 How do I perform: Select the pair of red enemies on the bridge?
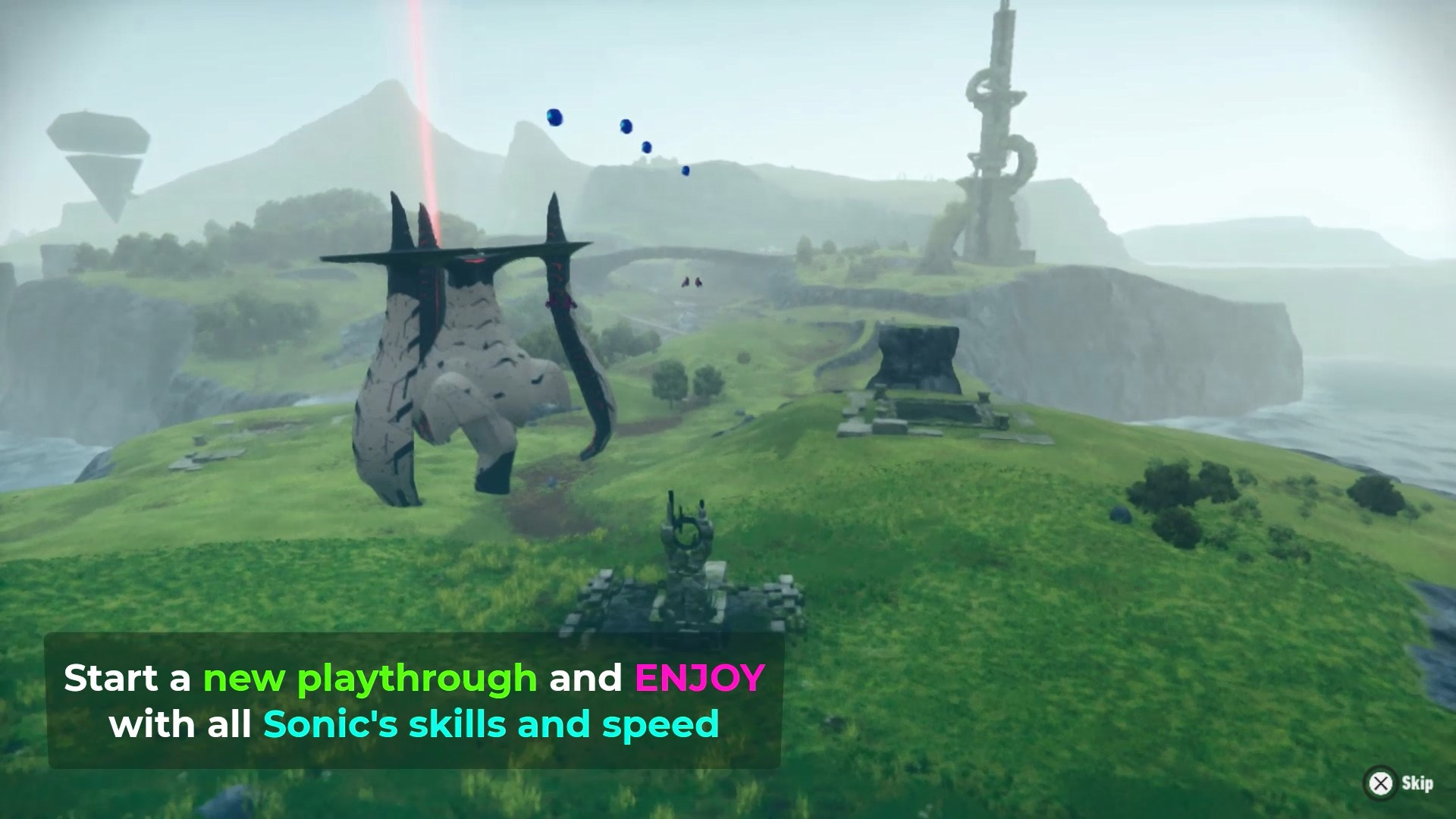(x=694, y=282)
